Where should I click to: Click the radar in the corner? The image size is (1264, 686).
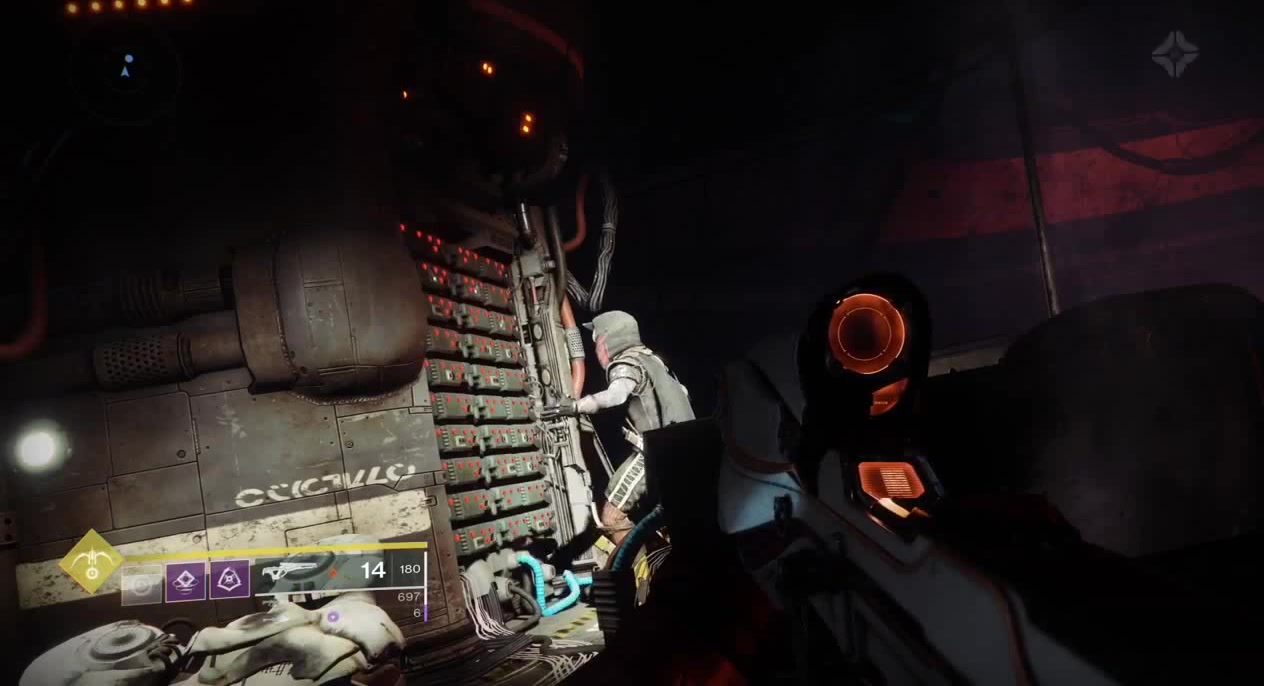[x=126, y=68]
